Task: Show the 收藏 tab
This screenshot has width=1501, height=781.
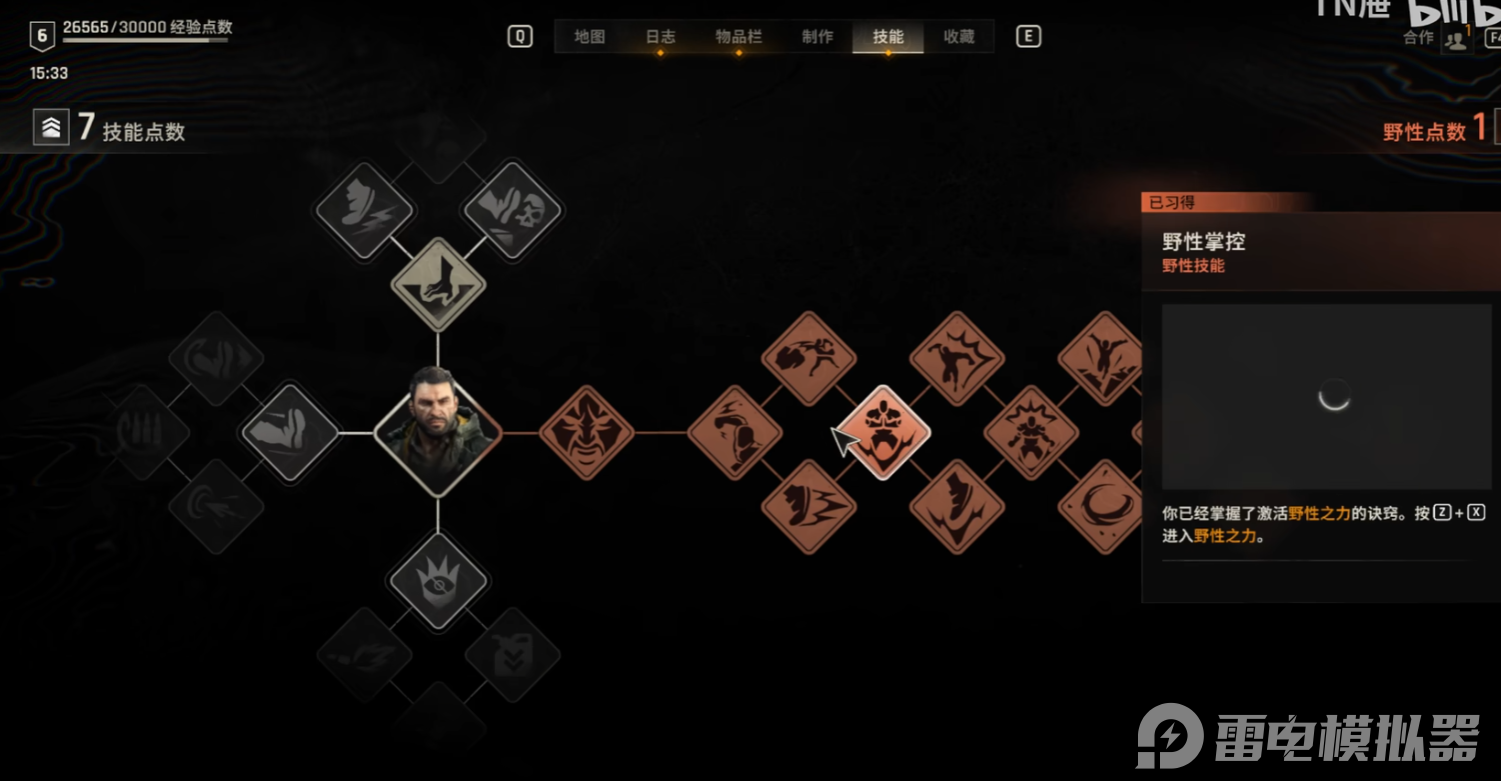Action: pos(959,37)
